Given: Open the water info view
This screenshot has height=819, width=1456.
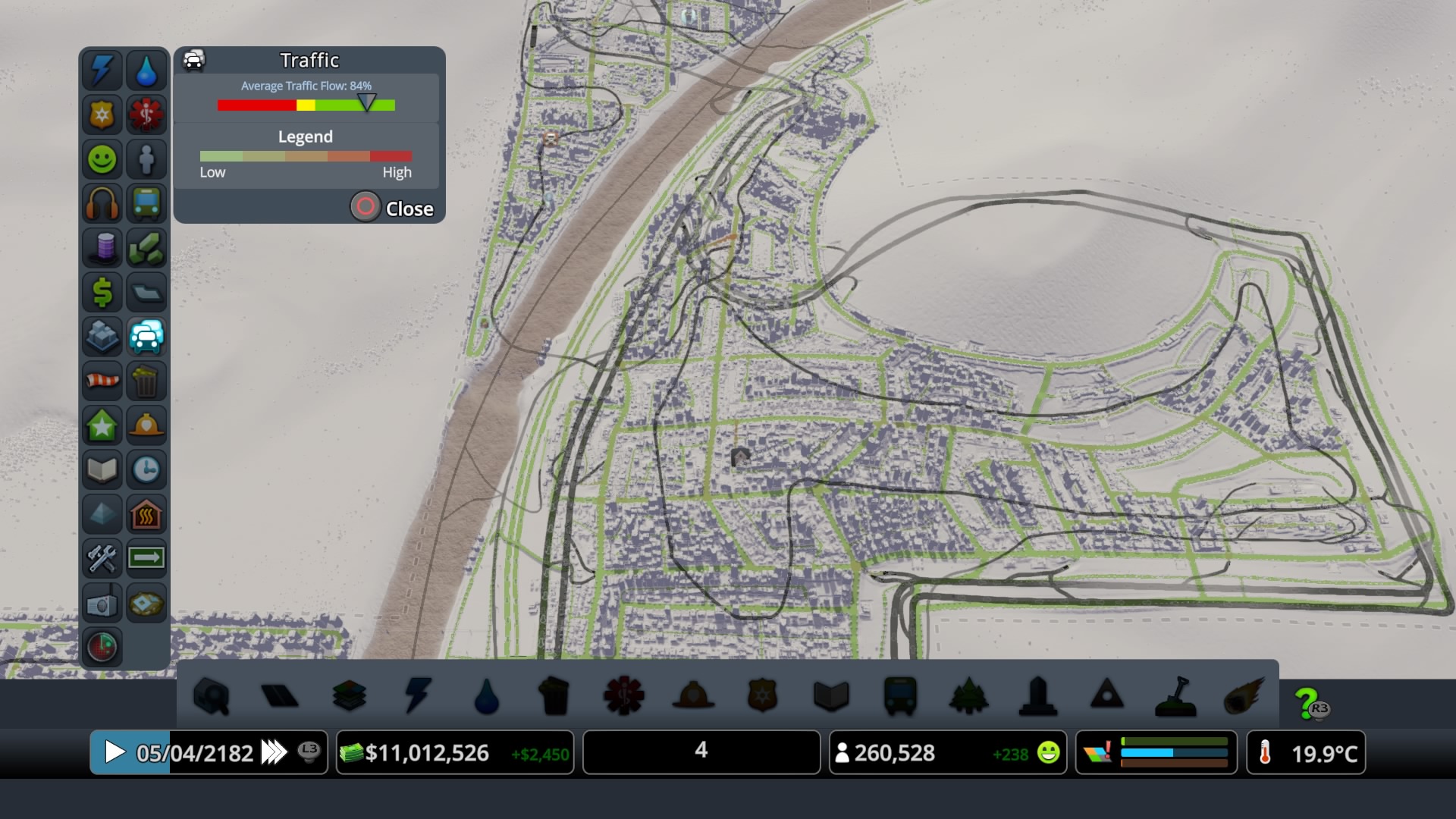Looking at the screenshot, I should click(147, 70).
